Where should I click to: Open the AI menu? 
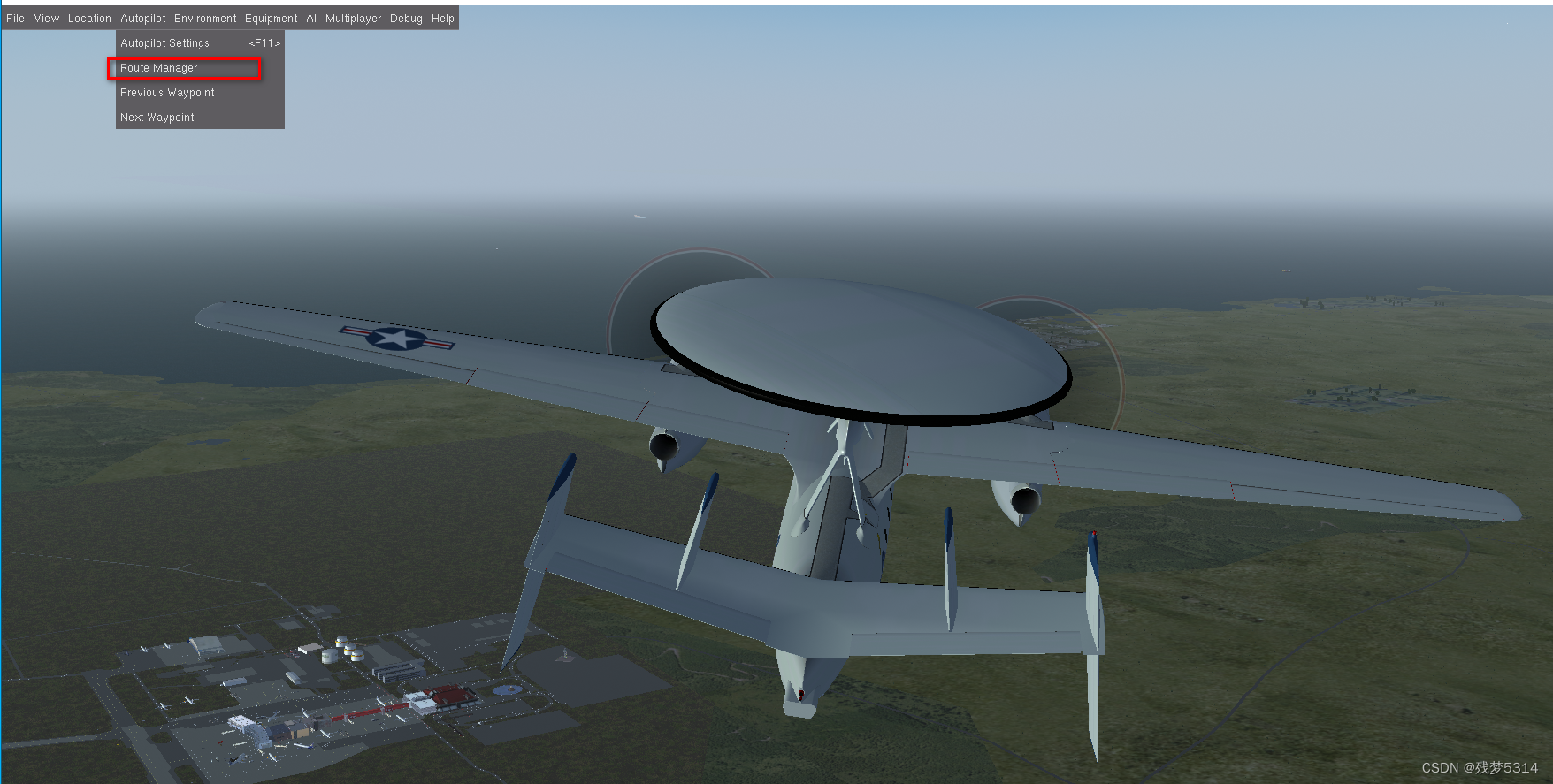pos(310,18)
